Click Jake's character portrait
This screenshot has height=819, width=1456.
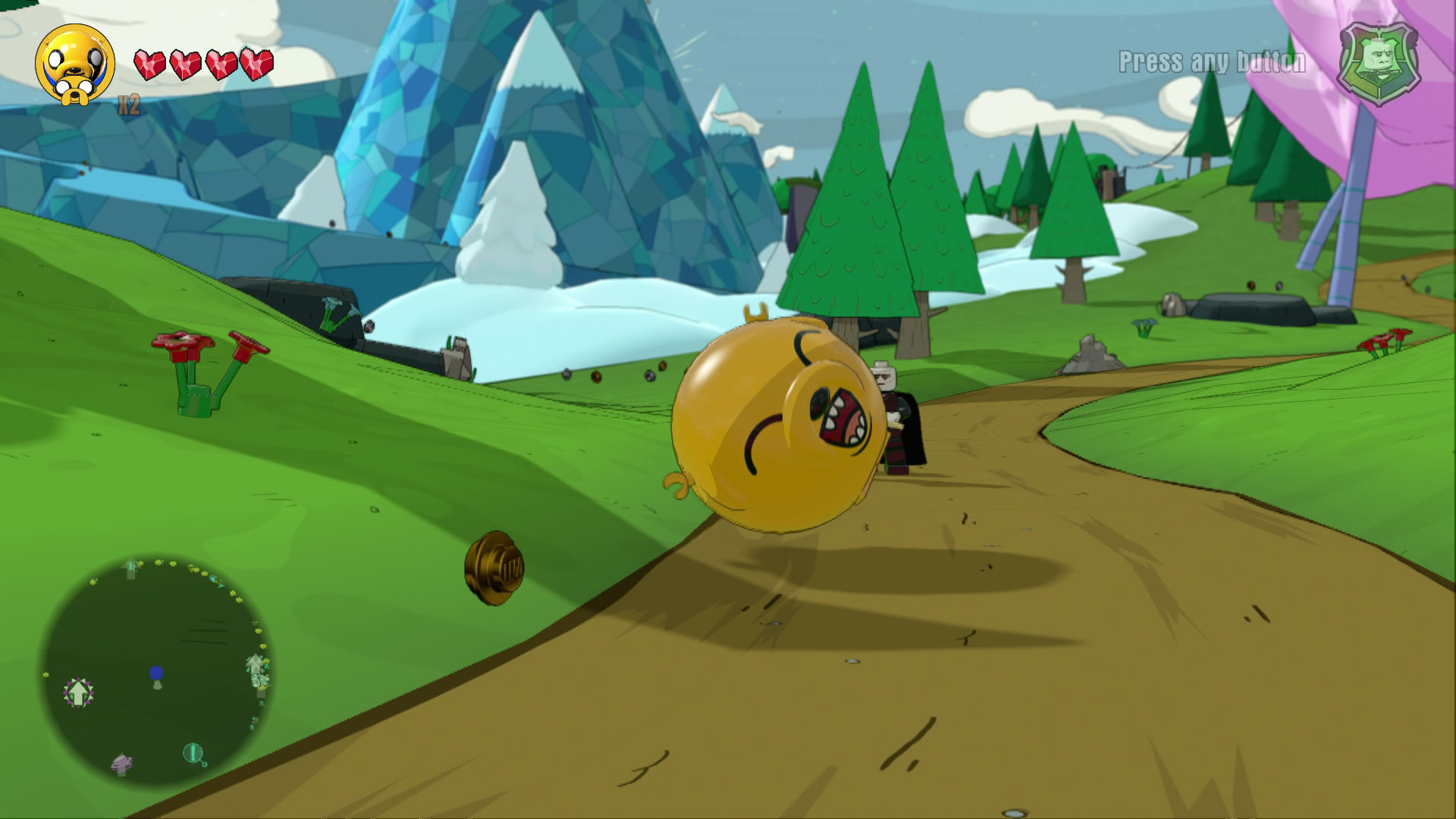pyautogui.click(x=74, y=66)
